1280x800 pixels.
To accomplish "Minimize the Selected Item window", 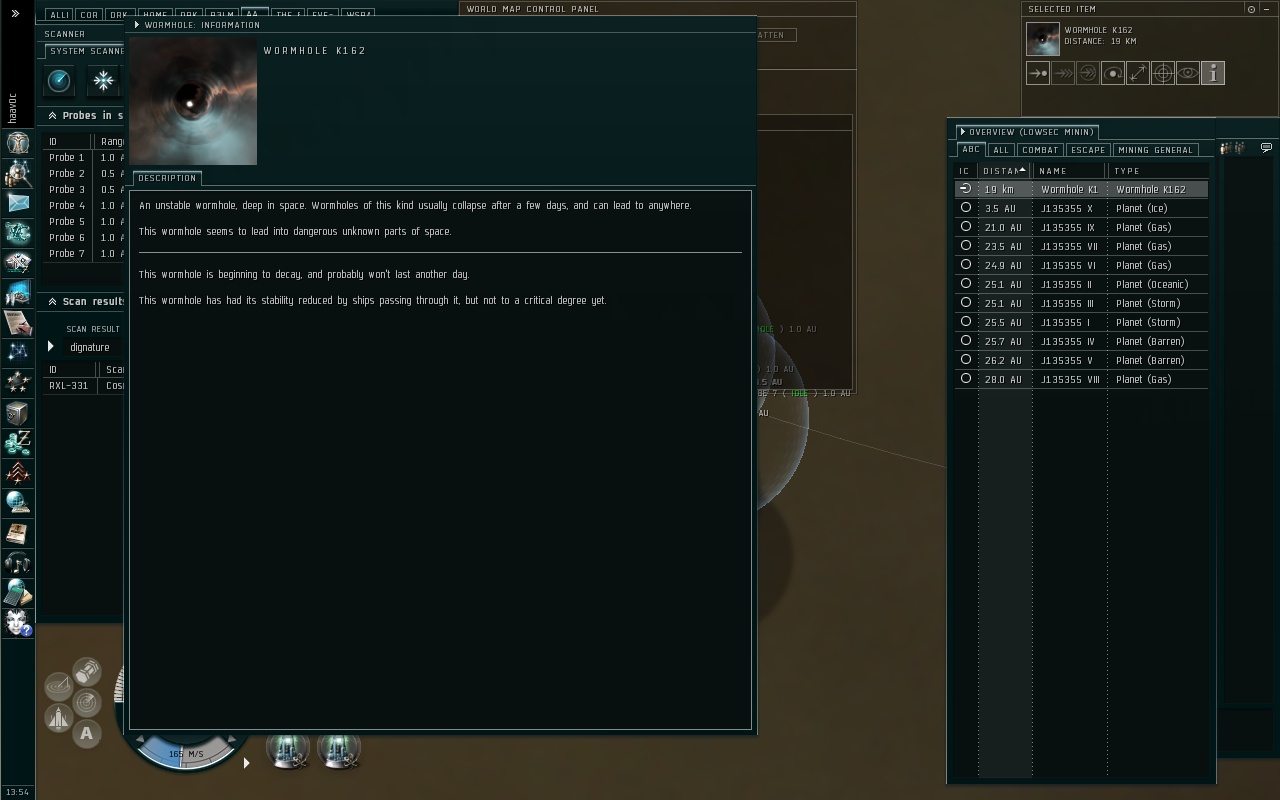I will (1251, 9).
